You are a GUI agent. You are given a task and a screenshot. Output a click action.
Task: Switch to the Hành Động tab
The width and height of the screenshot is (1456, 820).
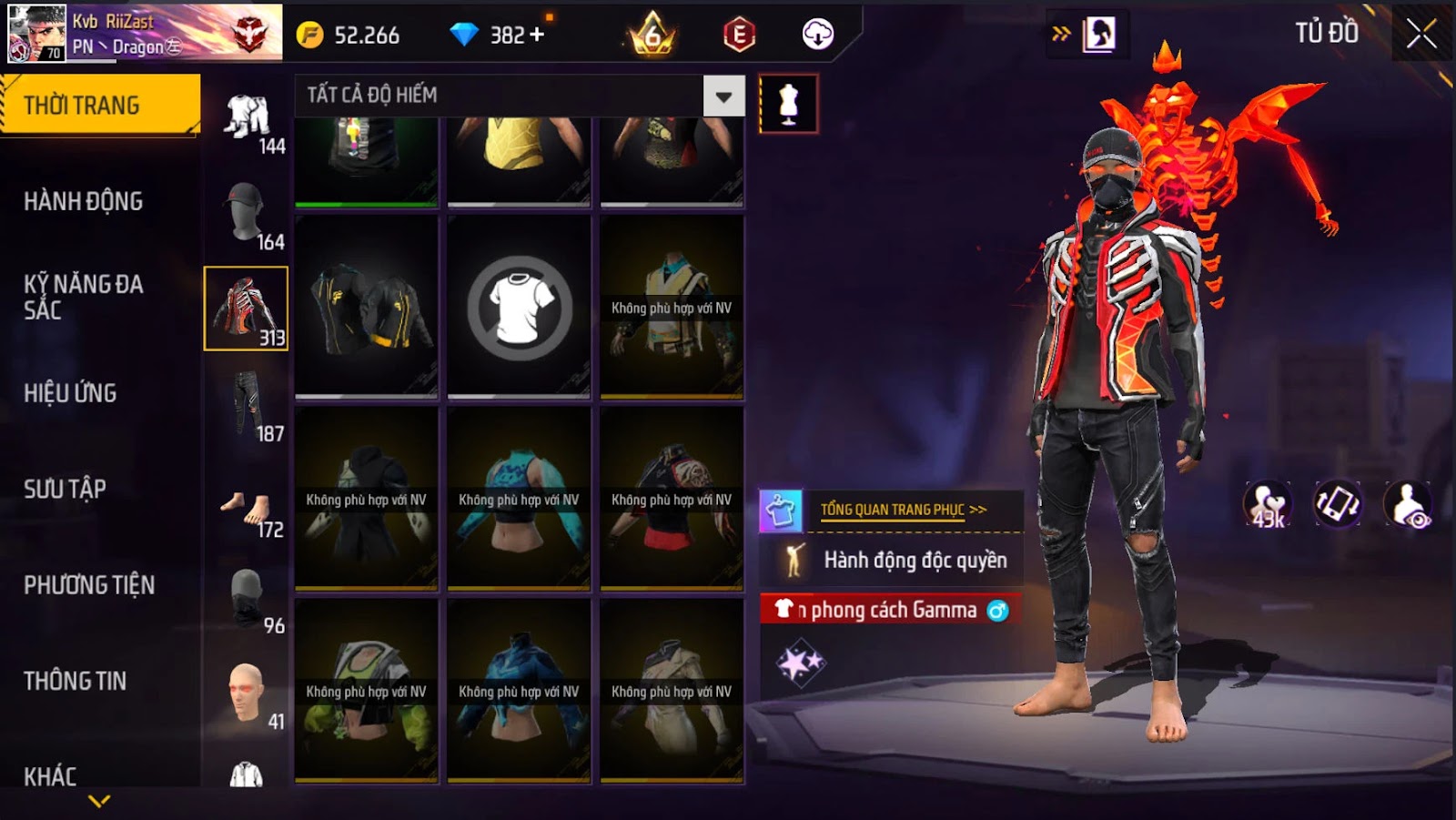pos(84,201)
